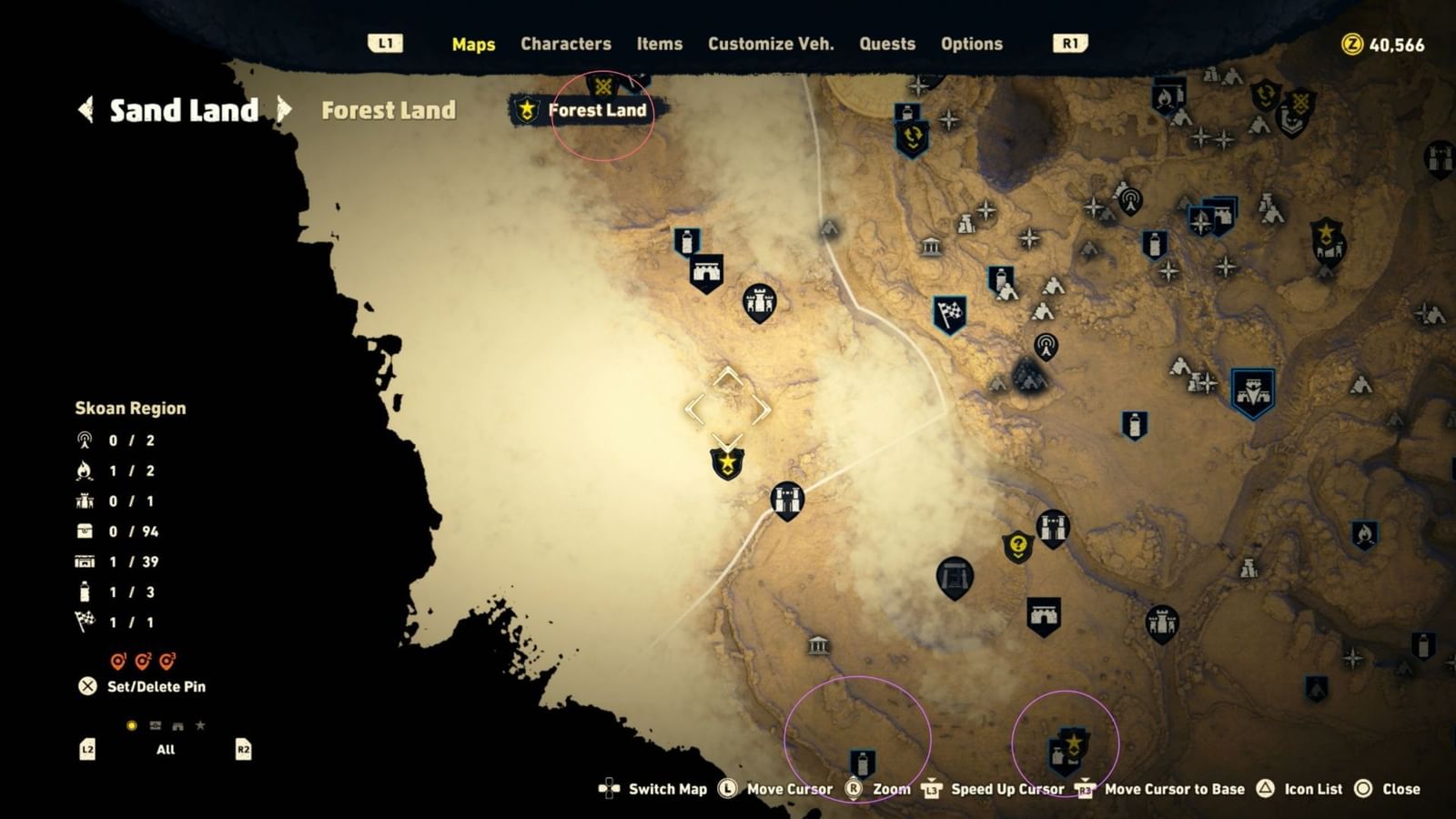The image size is (1456, 819).
Task: Switch to the Characters tab
Action: click(x=566, y=43)
